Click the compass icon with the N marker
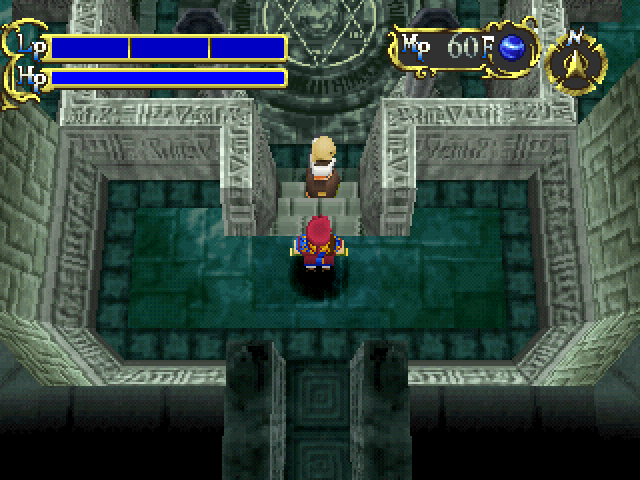This screenshot has width=640, height=480. coord(577,63)
